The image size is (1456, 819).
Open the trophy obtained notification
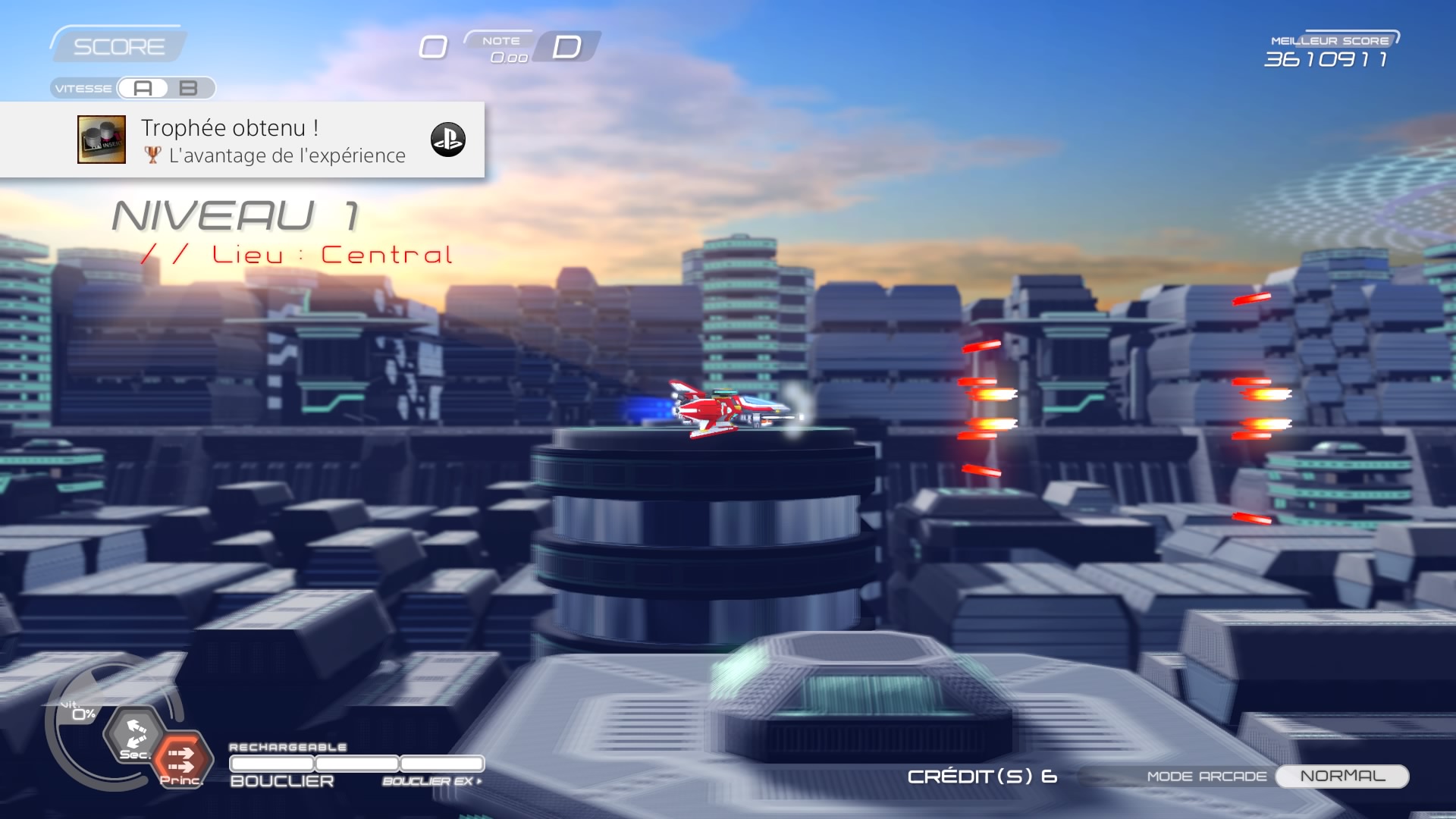coord(273,140)
